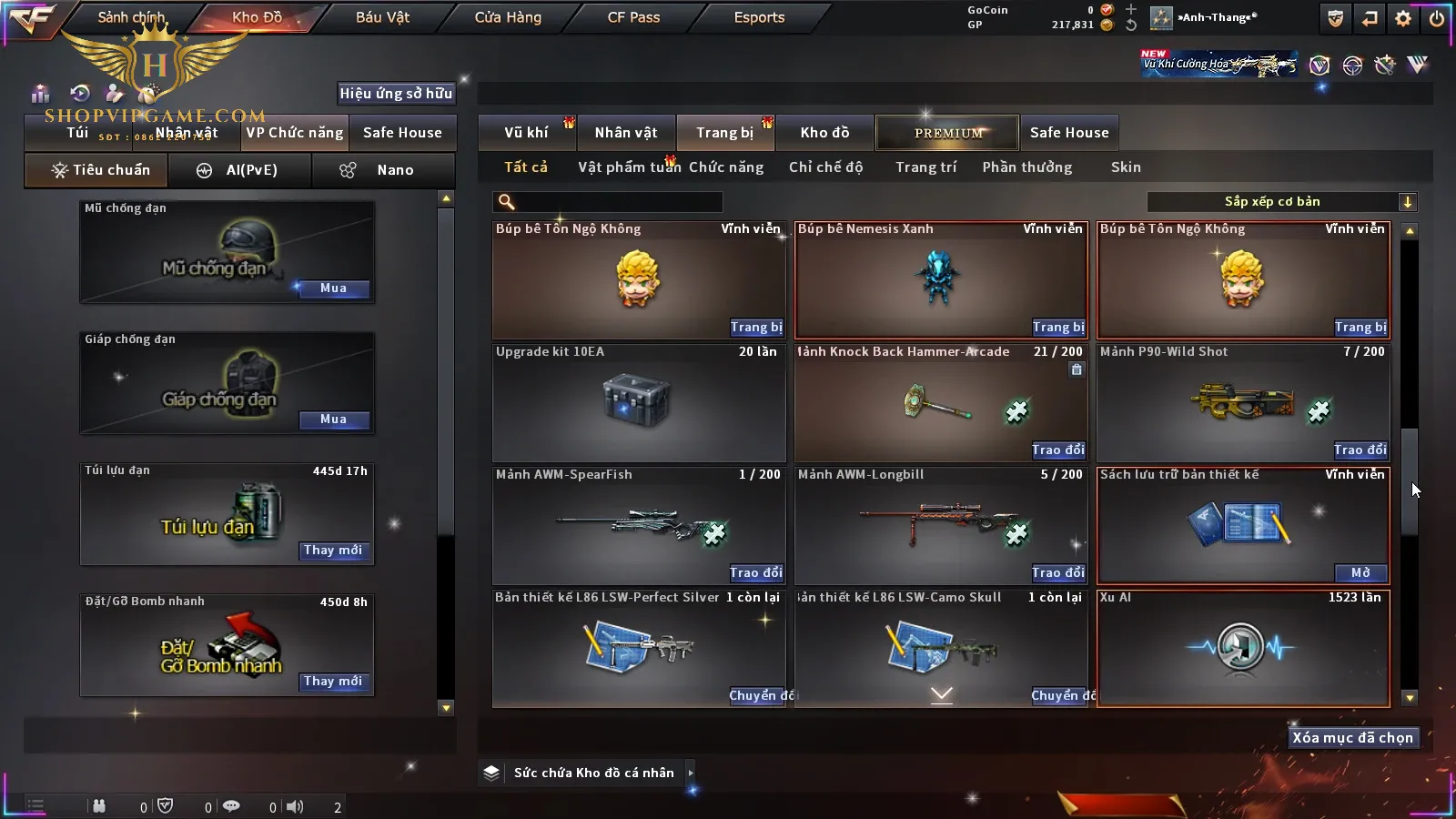1456x819 pixels.
Task: Renew the Túi lựu đạn item
Action: click(333, 551)
